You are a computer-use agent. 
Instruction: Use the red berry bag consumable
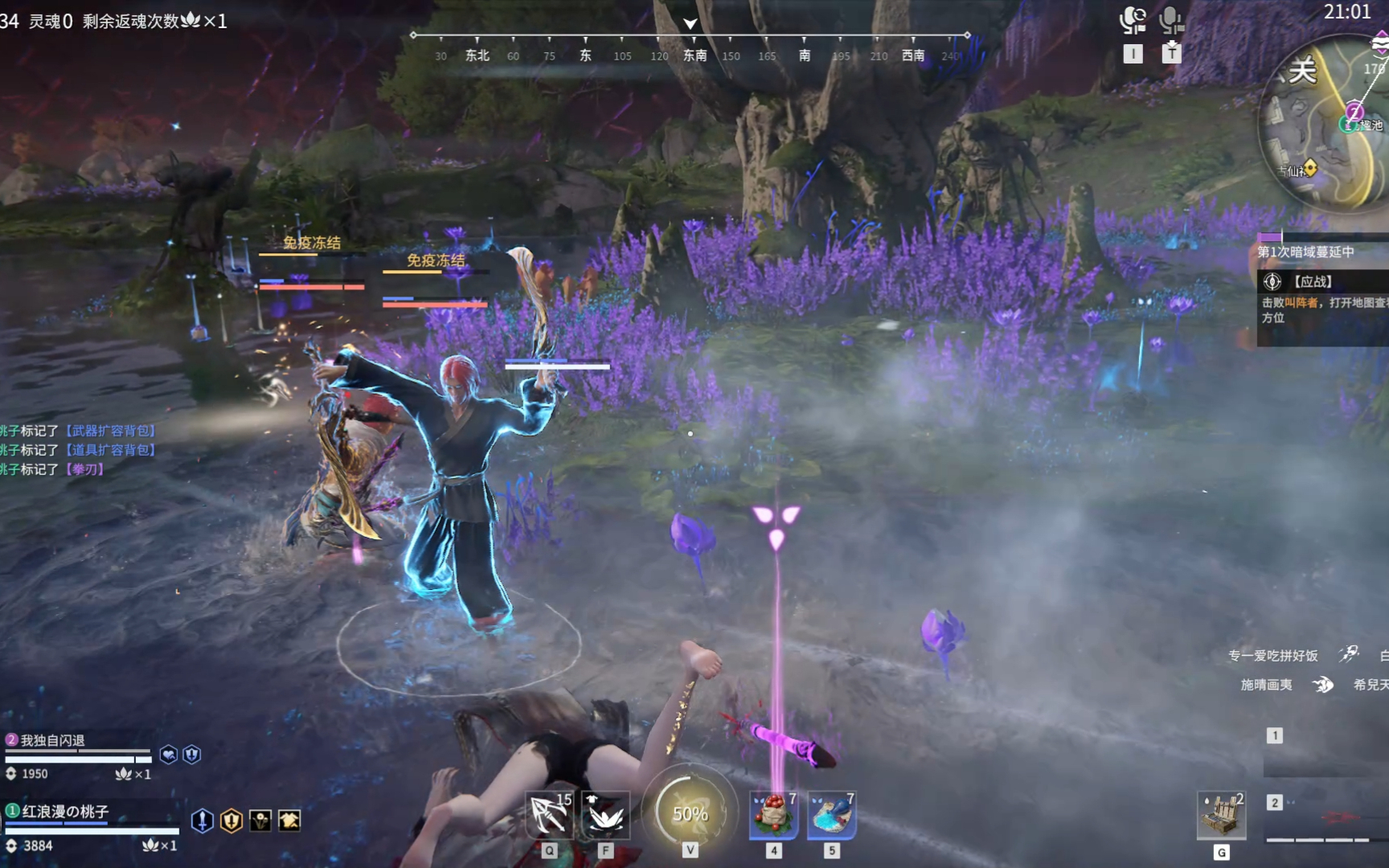coord(773,815)
